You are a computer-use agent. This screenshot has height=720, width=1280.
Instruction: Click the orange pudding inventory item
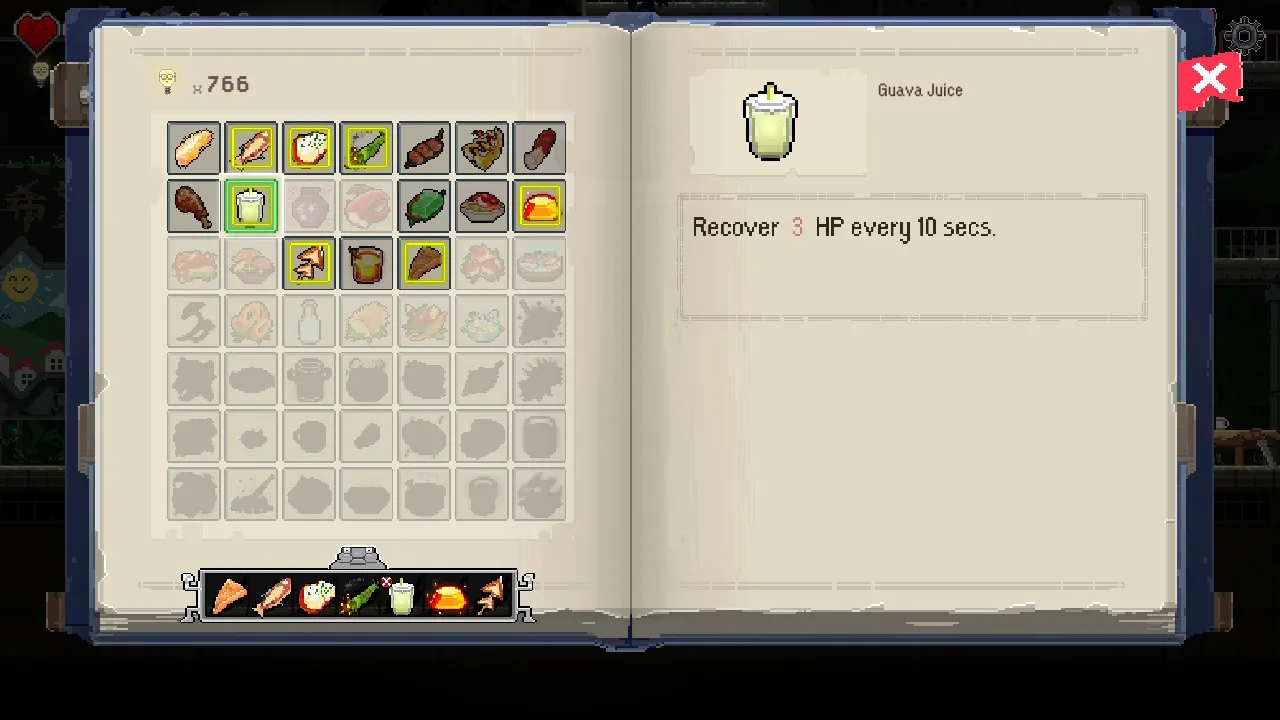coord(539,205)
